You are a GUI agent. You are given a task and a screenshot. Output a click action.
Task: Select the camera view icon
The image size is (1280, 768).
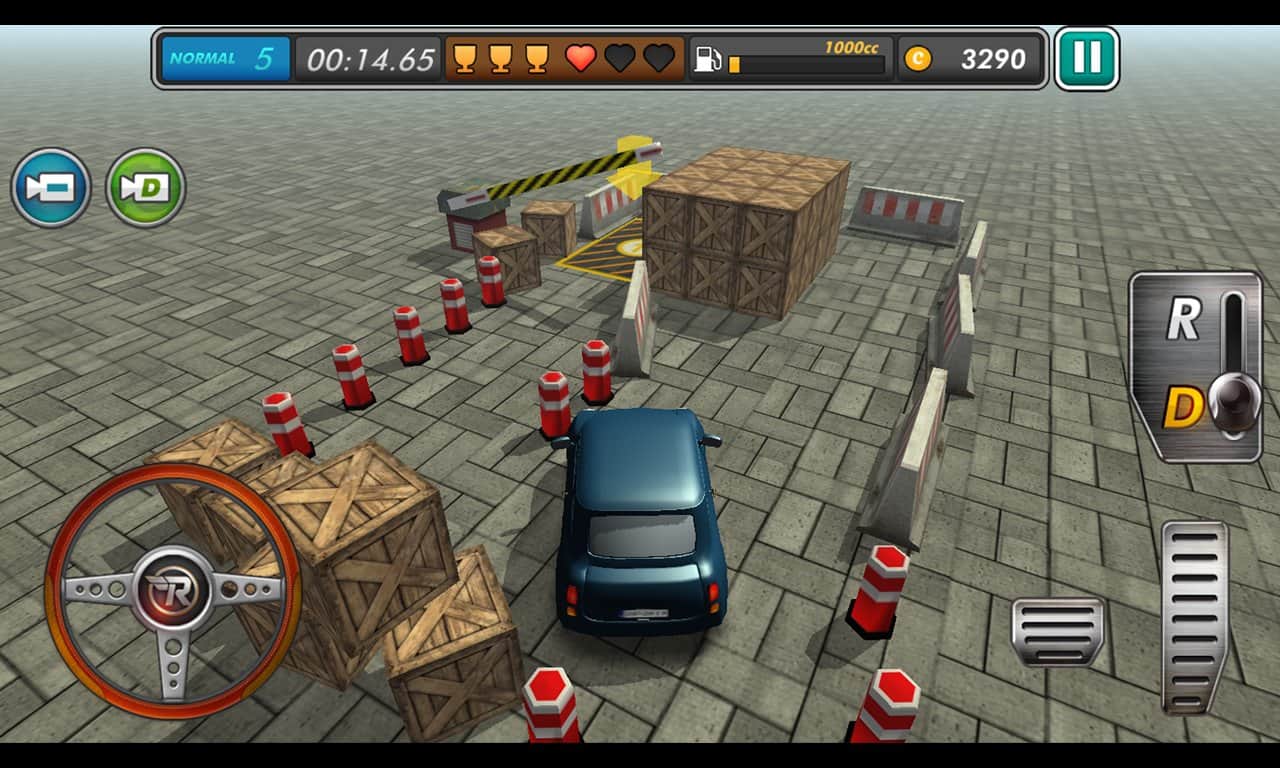coord(52,187)
